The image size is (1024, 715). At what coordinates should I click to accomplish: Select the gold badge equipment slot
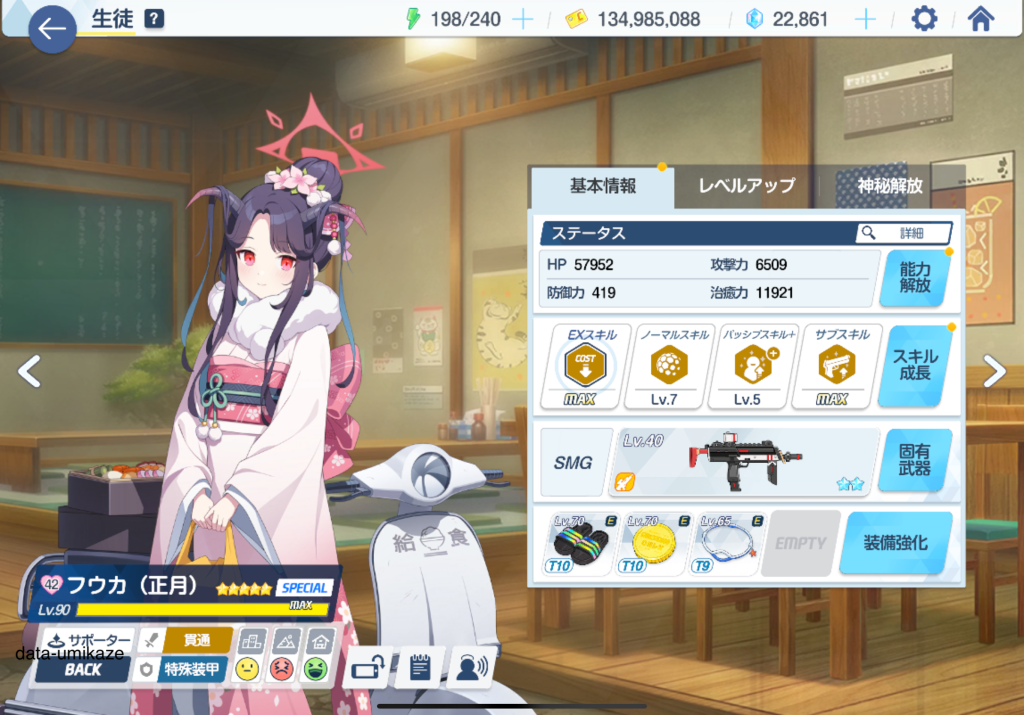[x=654, y=544]
